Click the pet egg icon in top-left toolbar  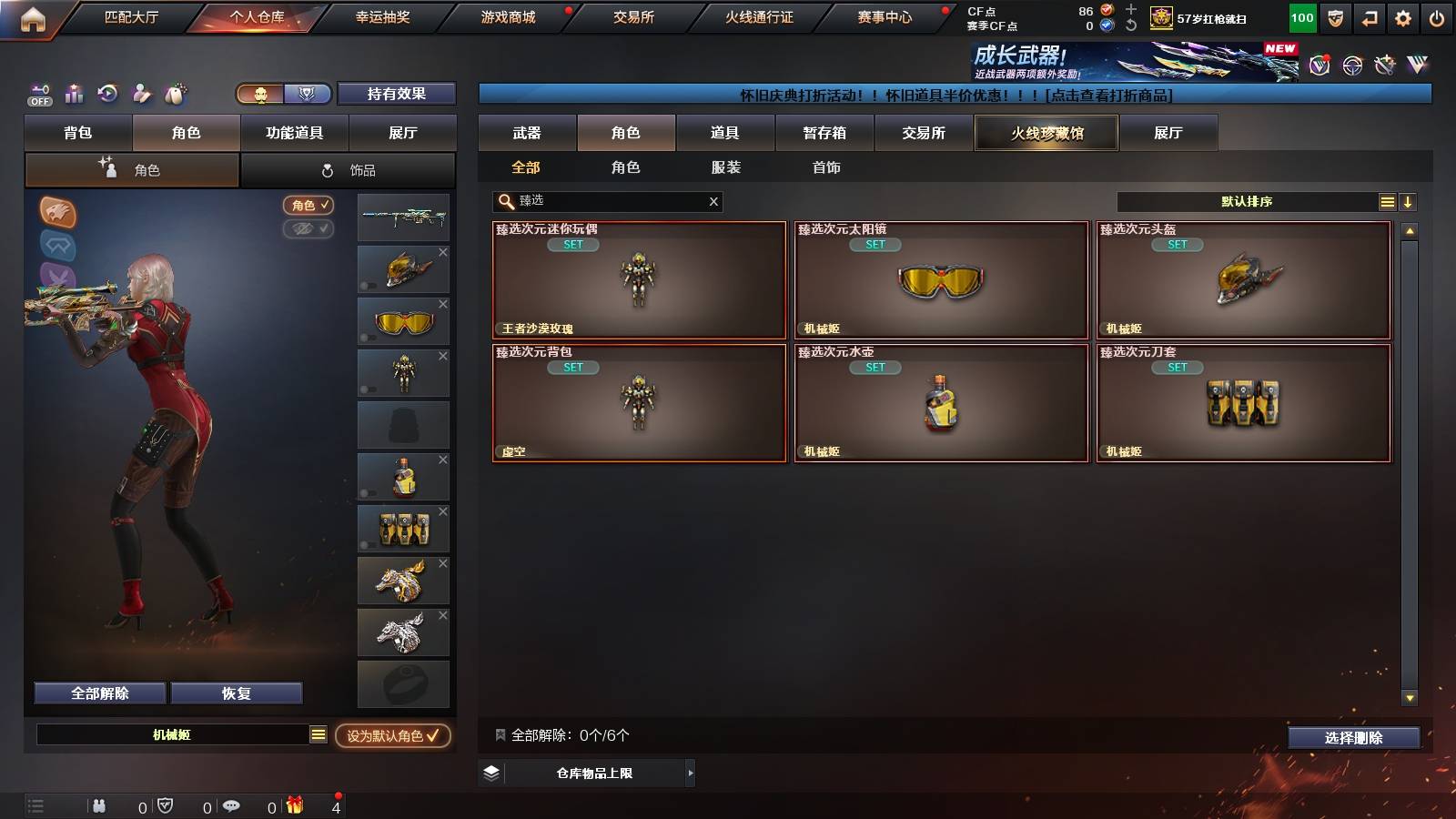coord(173,94)
